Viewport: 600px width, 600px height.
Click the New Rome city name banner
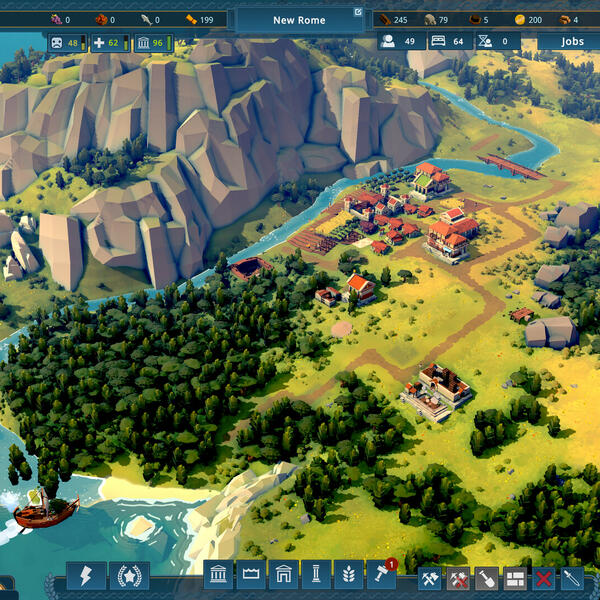point(299,20)
